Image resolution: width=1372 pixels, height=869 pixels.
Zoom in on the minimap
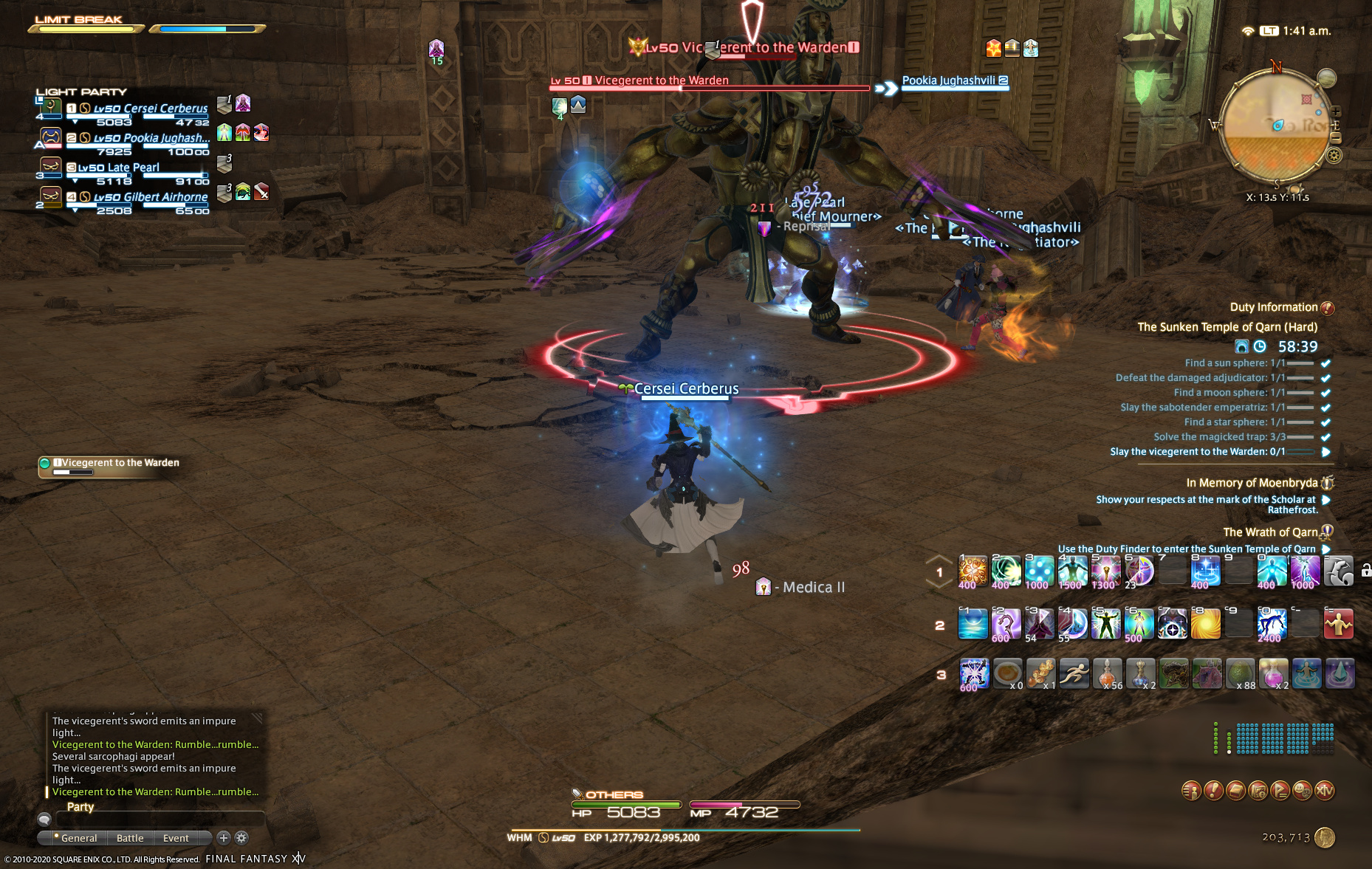point(1336,112)
